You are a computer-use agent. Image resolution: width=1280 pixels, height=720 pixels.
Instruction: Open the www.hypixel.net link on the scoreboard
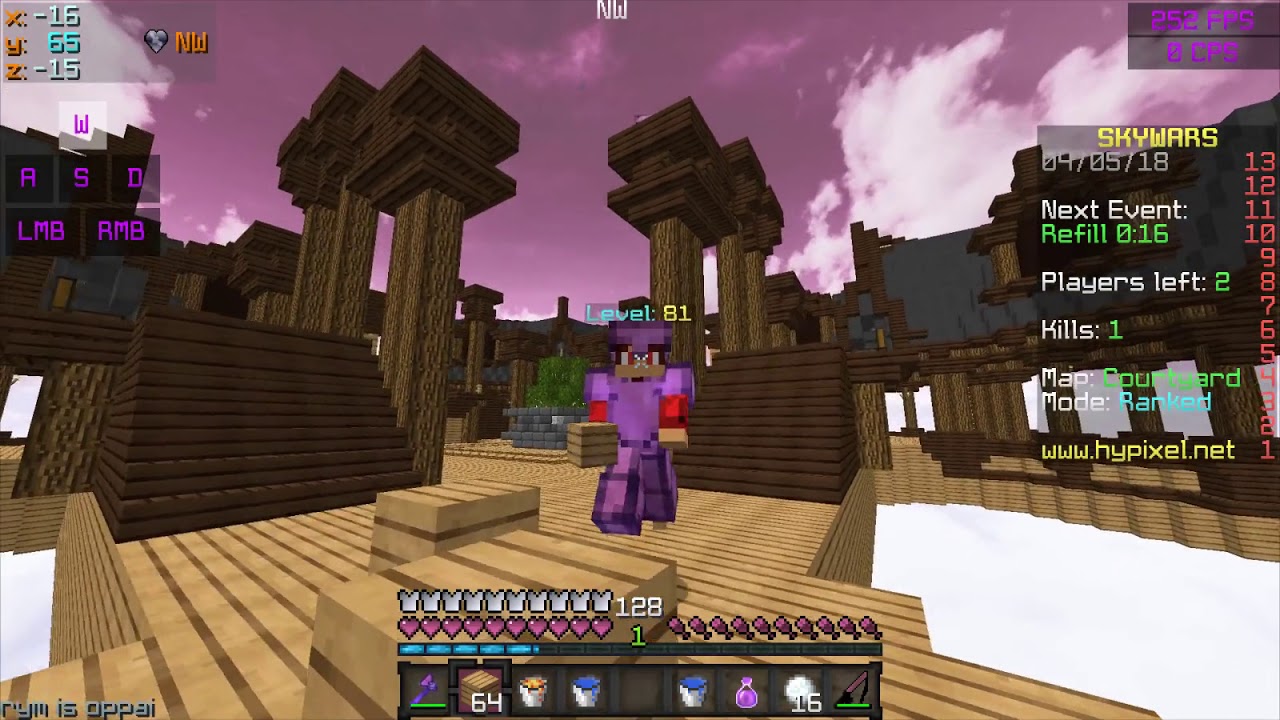[x=1137, y=449]
